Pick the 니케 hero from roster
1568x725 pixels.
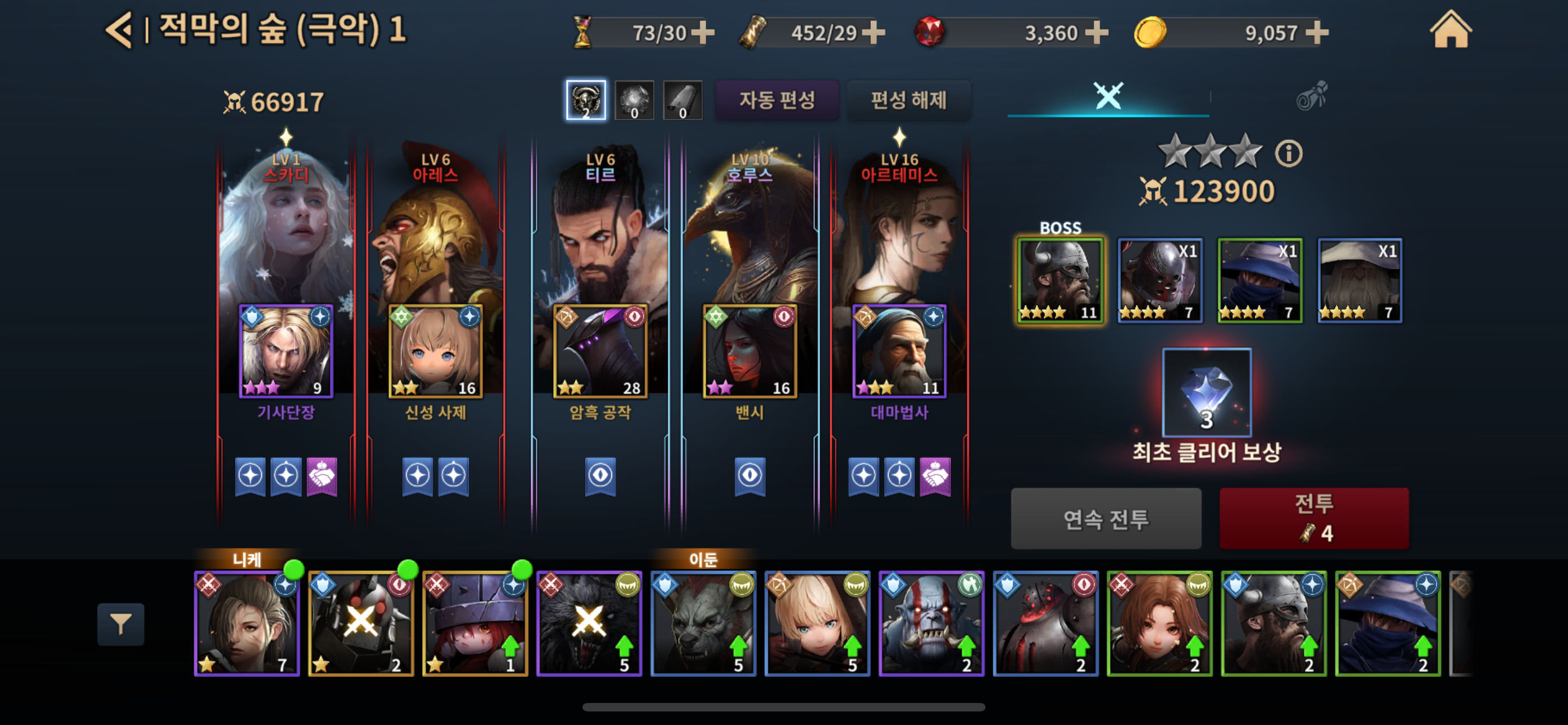[x=247, y=623]
